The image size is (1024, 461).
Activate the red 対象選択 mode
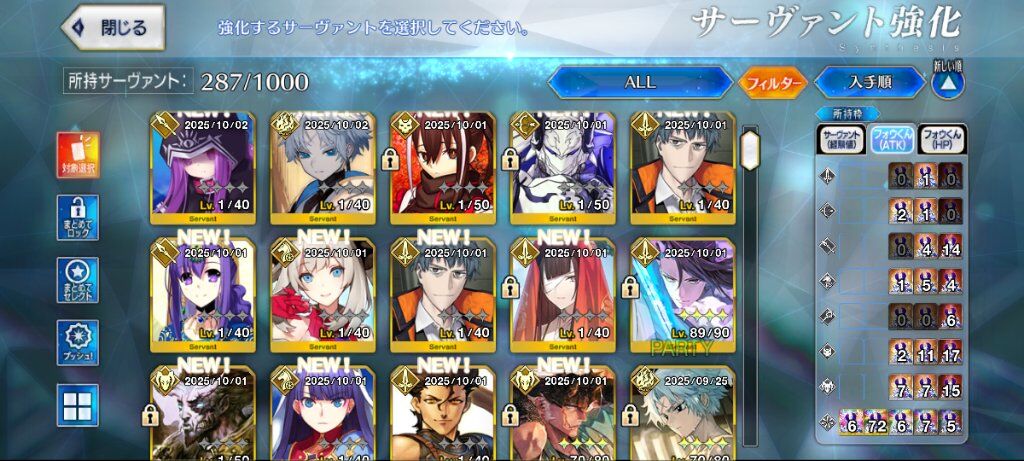(x=78, y=155)
